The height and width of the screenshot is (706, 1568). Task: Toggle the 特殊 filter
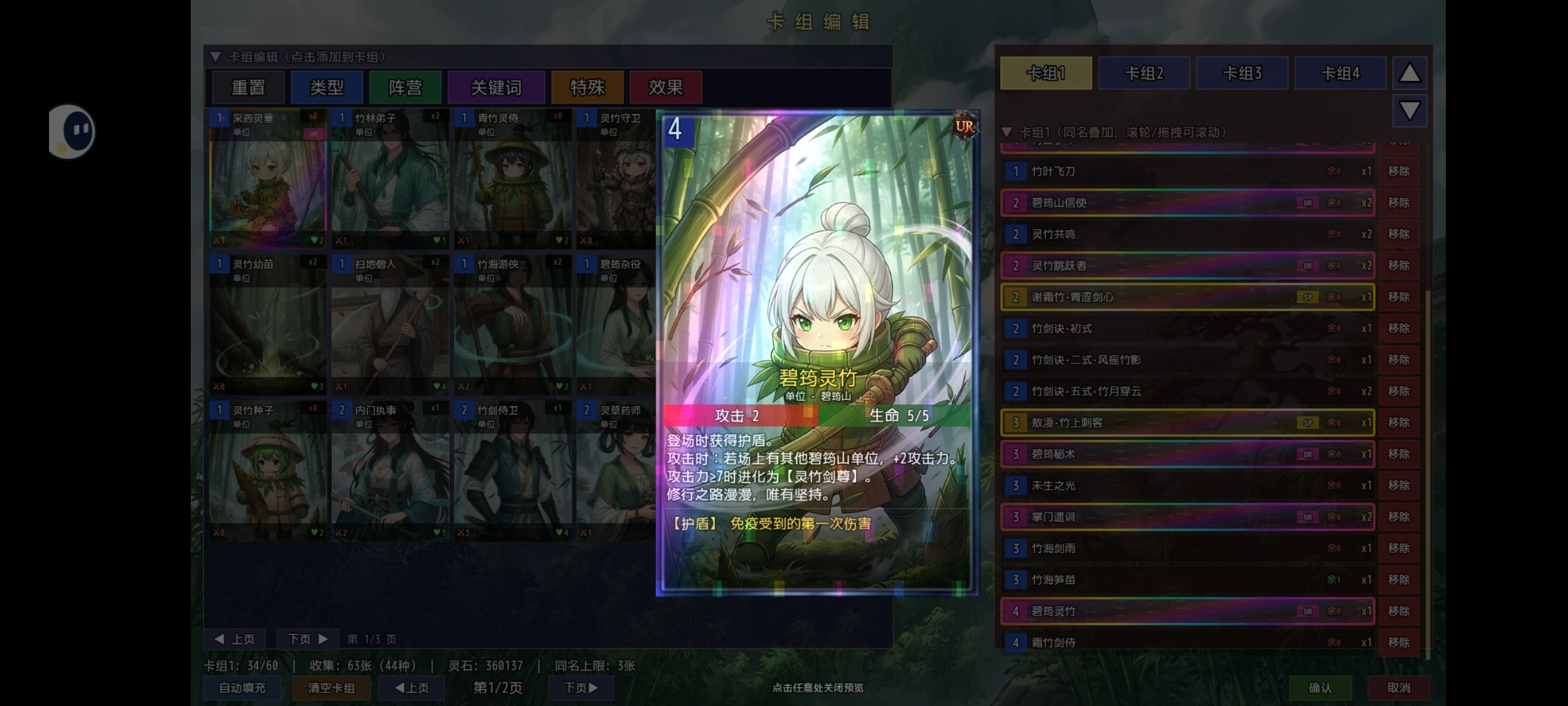pos(587,87)
